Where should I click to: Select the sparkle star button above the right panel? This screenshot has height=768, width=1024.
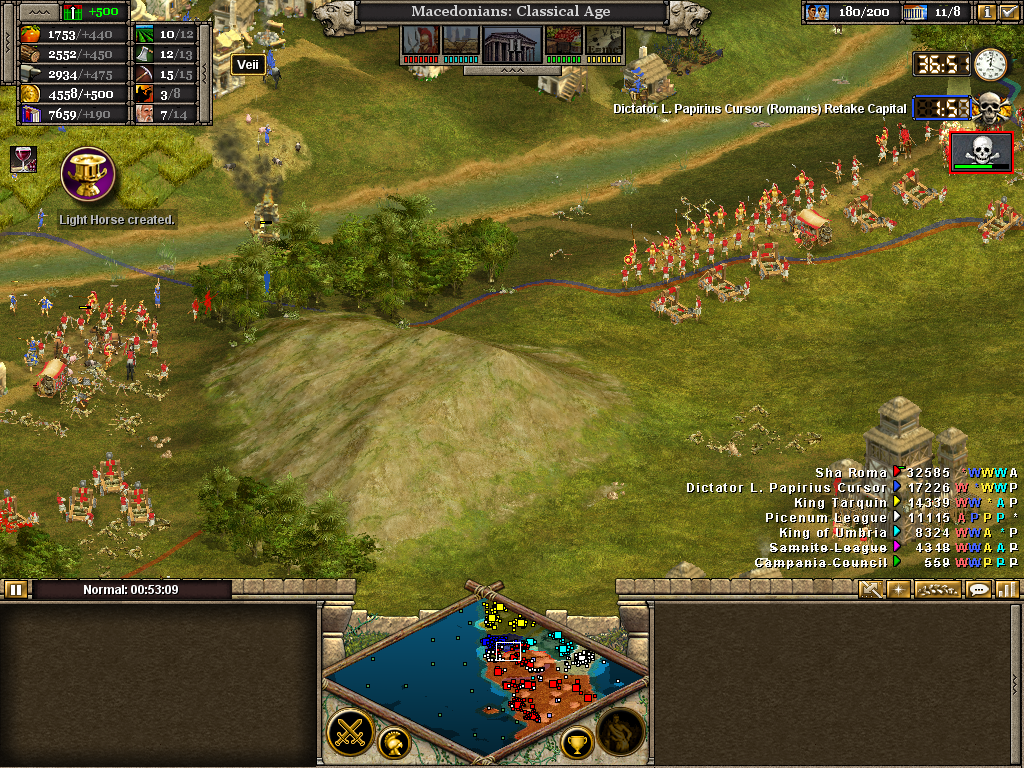click(x=898, y=589)
